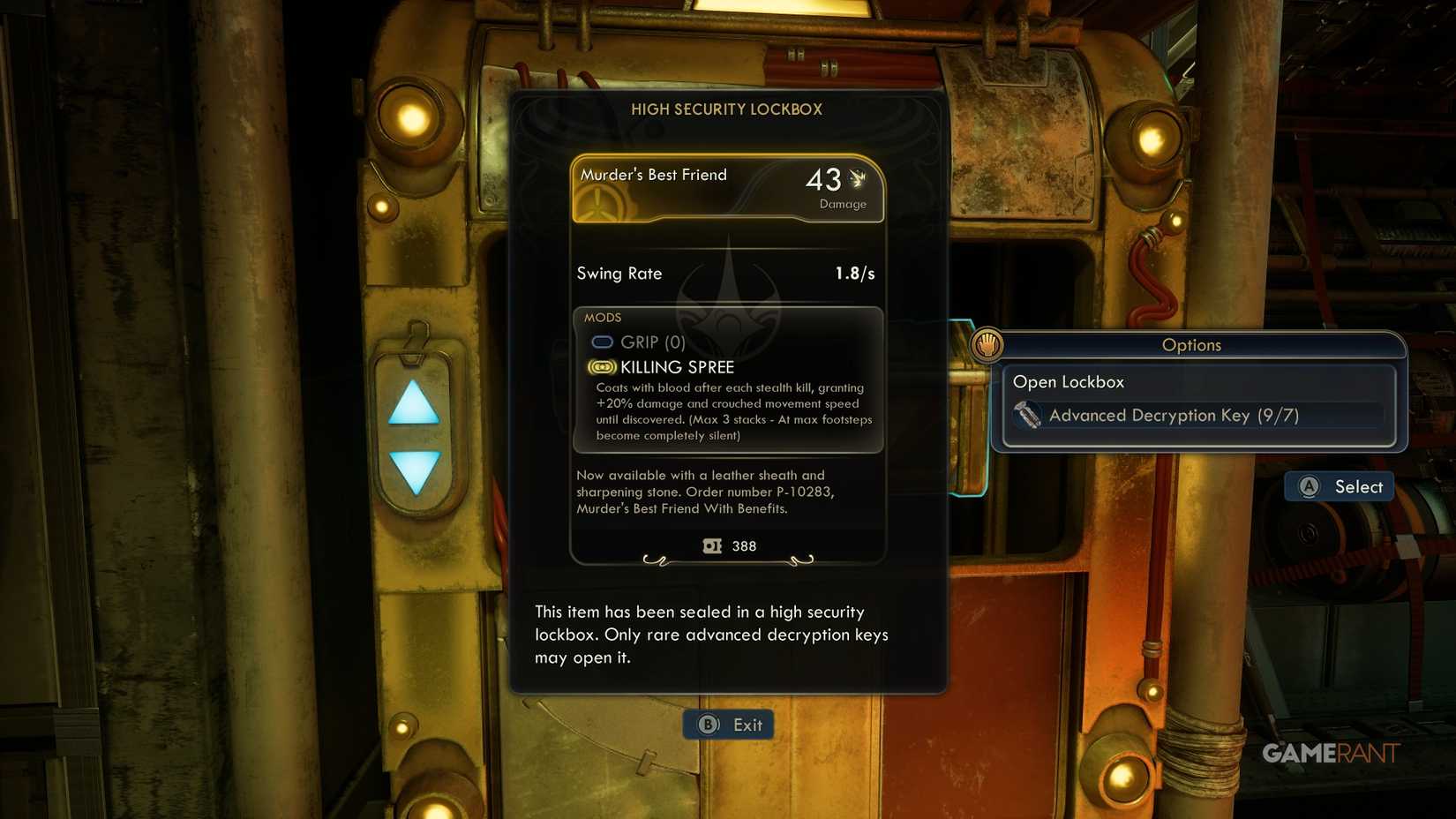Select the Advanced Decryption Key screw icon

pyautogui.click(x=1028, y=415)
